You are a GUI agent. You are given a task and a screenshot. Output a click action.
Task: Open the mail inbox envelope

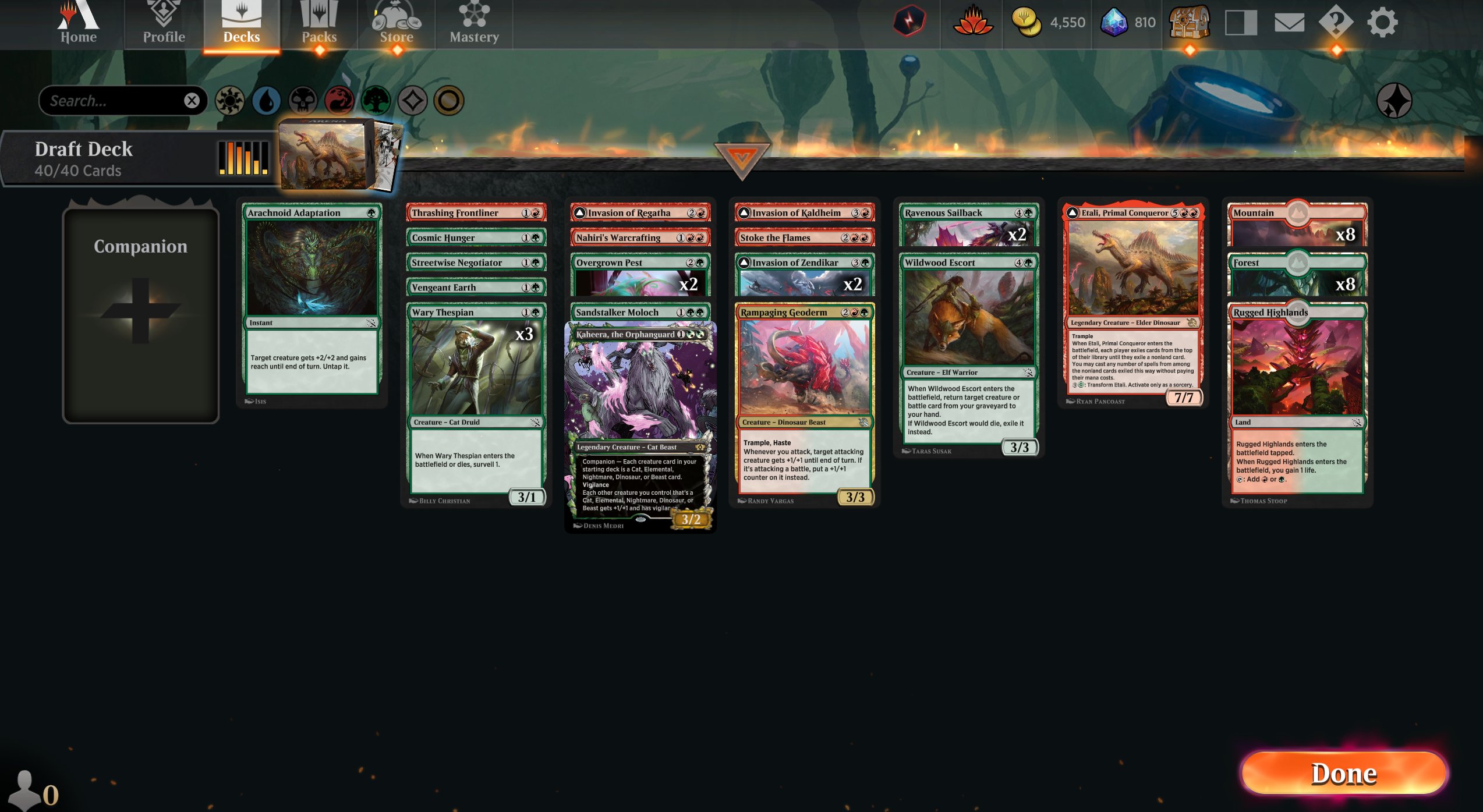[1289, 23]
